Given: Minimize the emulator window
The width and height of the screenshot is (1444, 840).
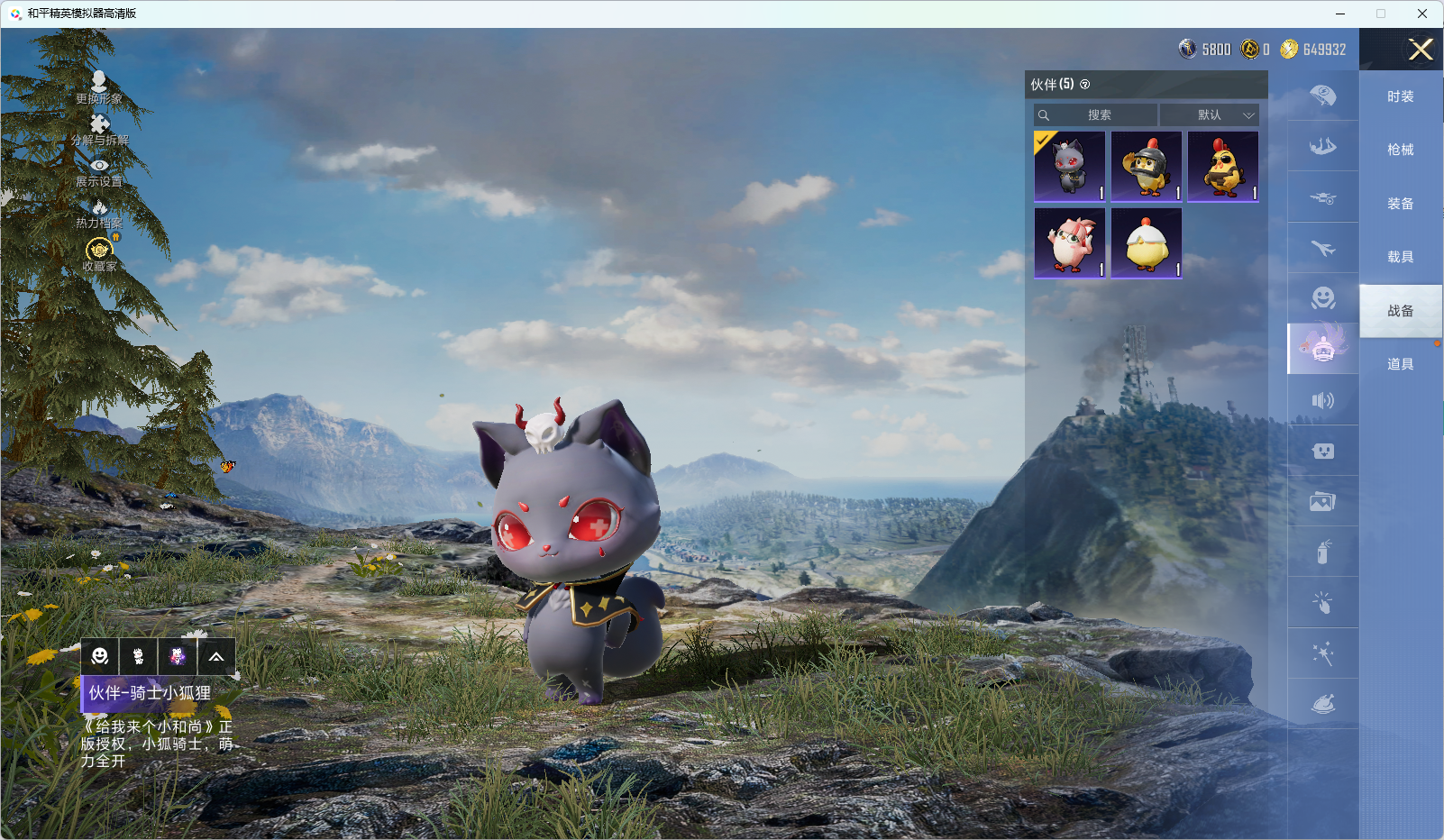Looking at the screenshot, I should coord(1340,14).
